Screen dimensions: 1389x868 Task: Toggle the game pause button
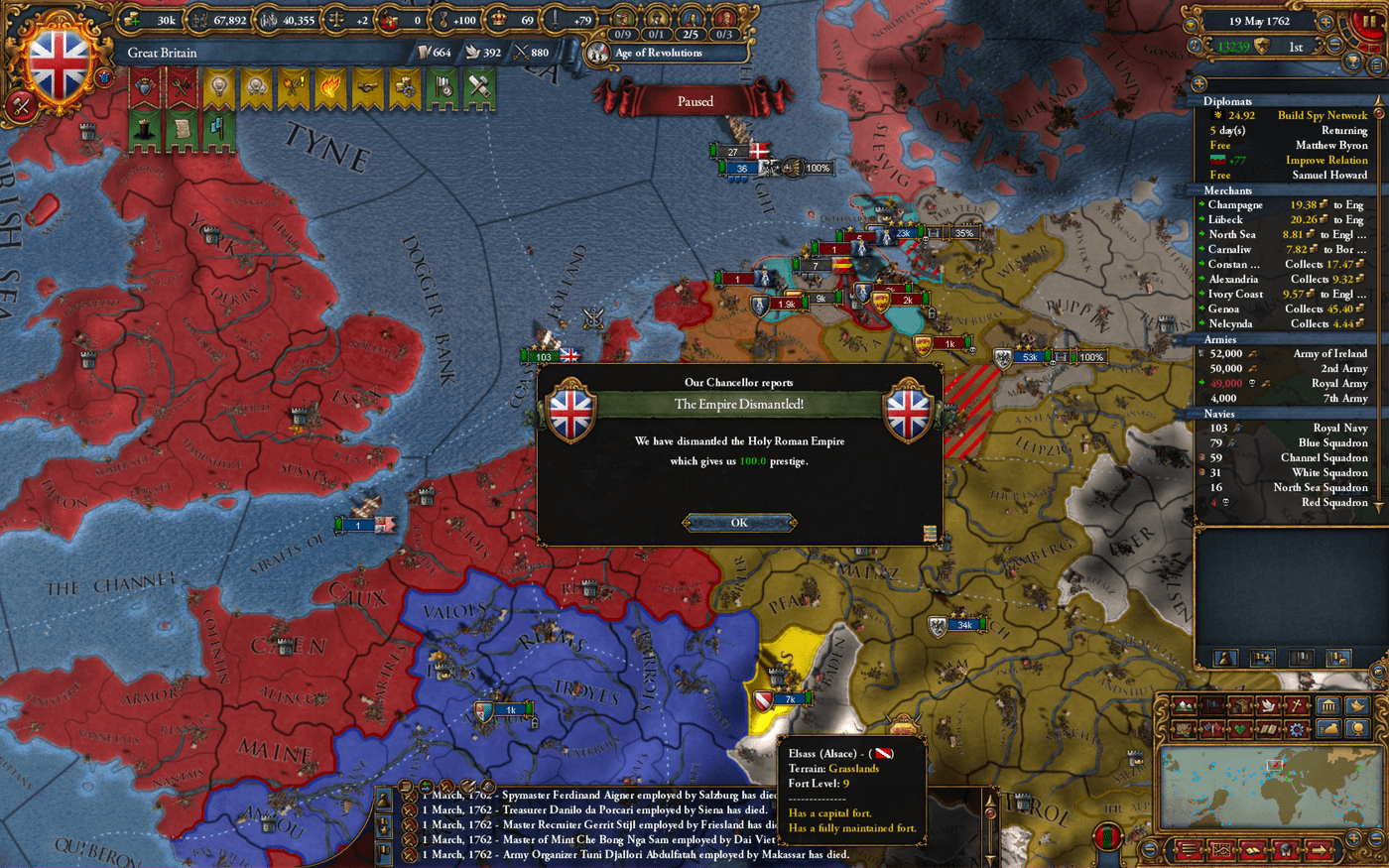(x=1371, y=21)
